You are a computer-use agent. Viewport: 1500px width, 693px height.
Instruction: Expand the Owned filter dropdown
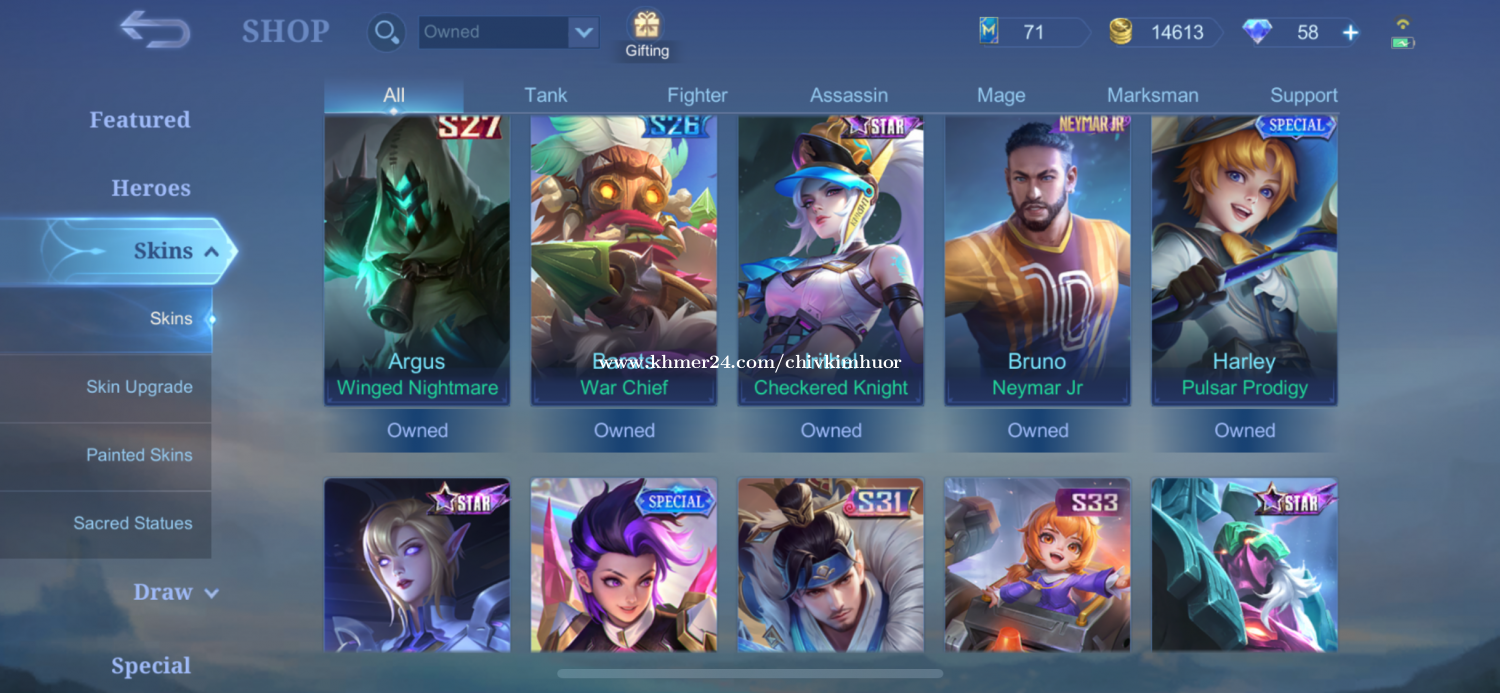click(x=583, y=32)
